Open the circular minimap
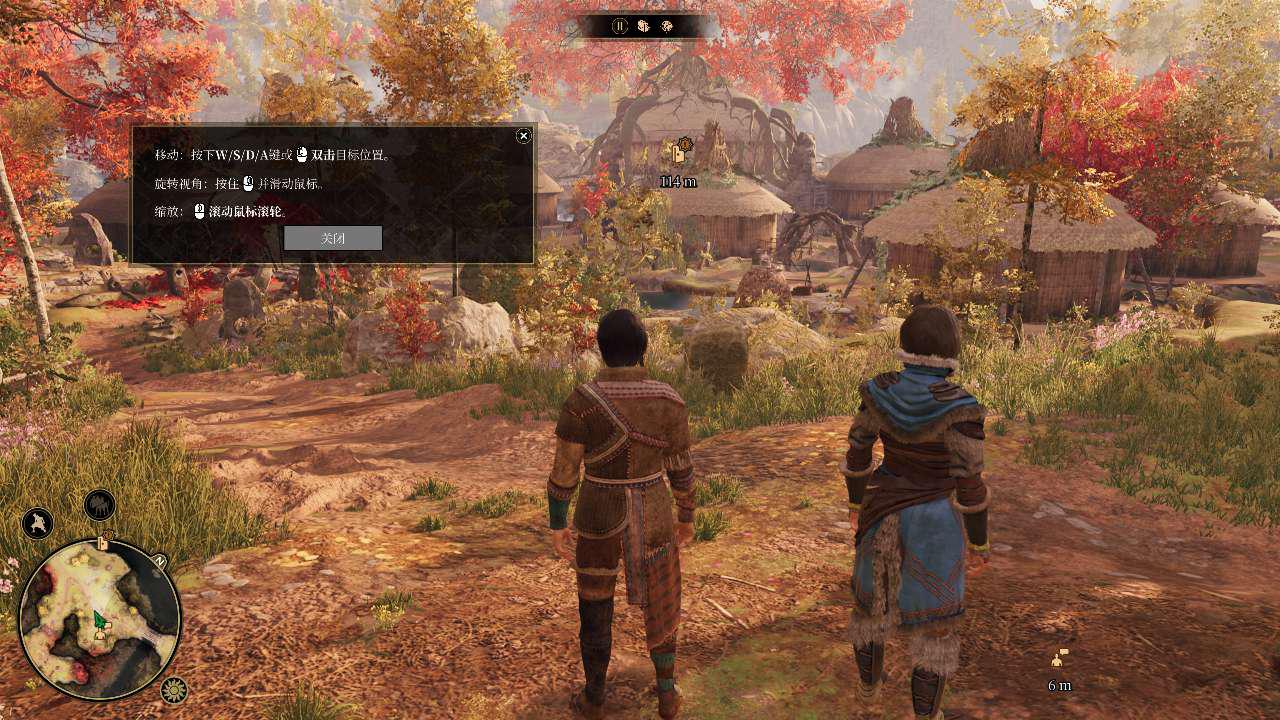Screen dimensions: 1280x720 click(x=99, y=619)
